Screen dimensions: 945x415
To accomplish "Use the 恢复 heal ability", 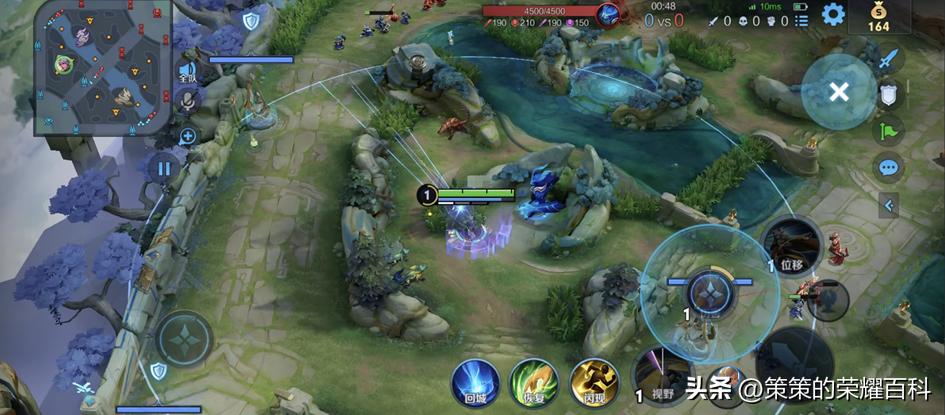I will pos(534,384).
